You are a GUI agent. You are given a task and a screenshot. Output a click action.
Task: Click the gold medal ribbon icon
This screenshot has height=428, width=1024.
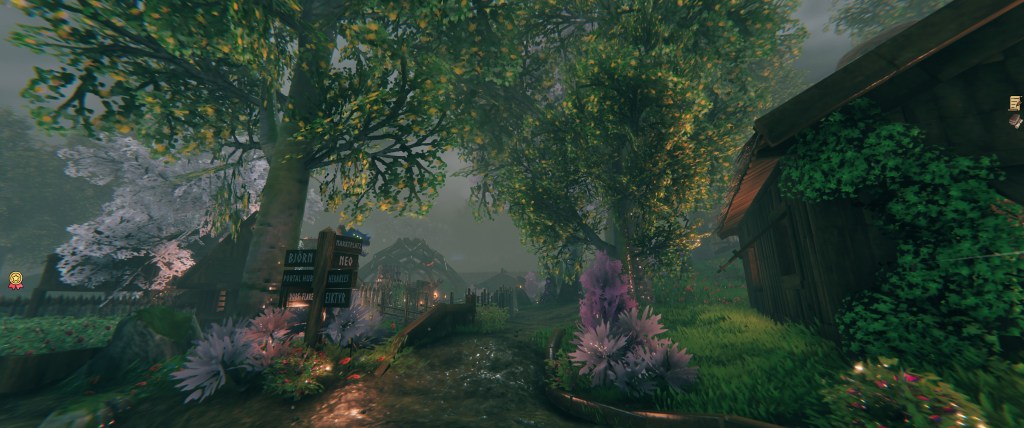tap(15, 281)
